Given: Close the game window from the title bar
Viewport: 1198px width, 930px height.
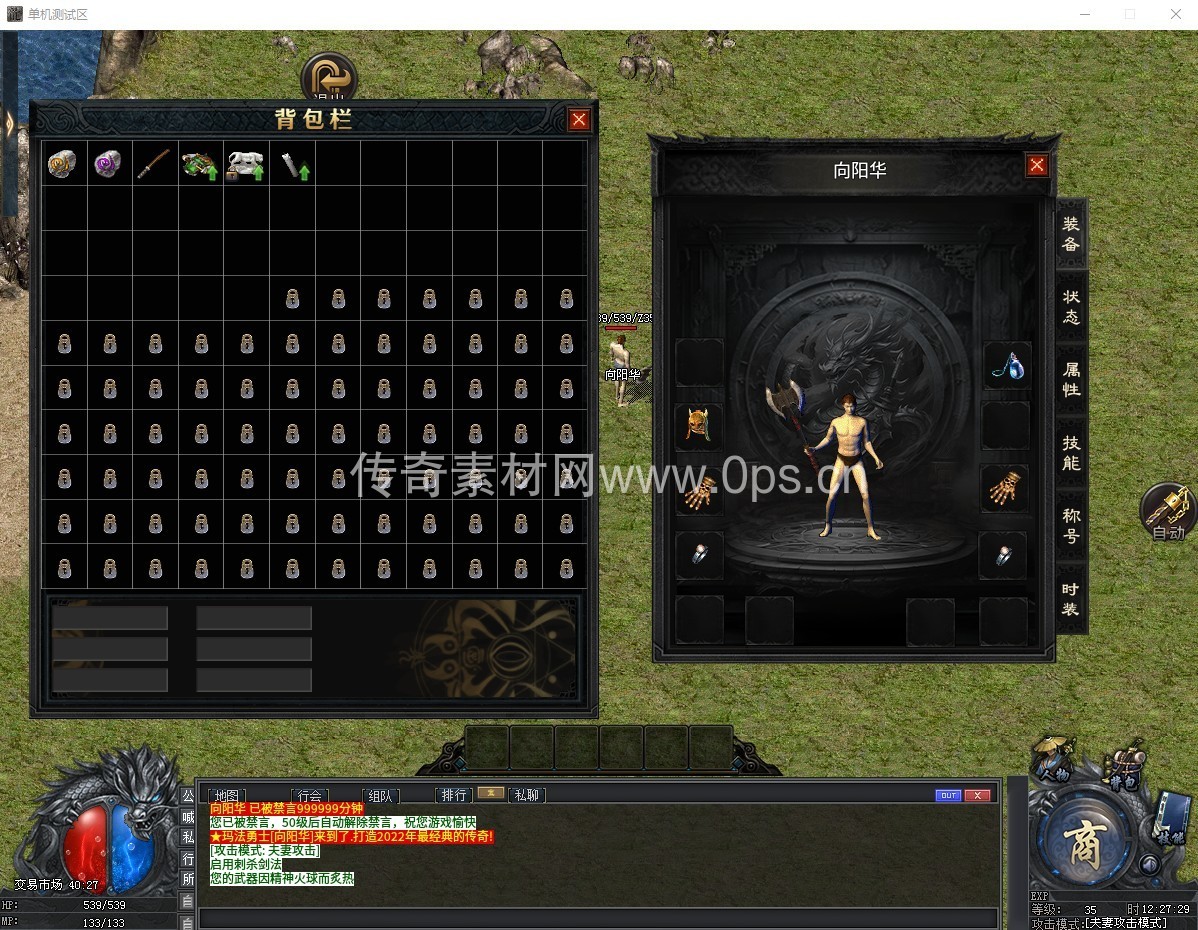Looking at the screenshot, I should (1175, 14).
